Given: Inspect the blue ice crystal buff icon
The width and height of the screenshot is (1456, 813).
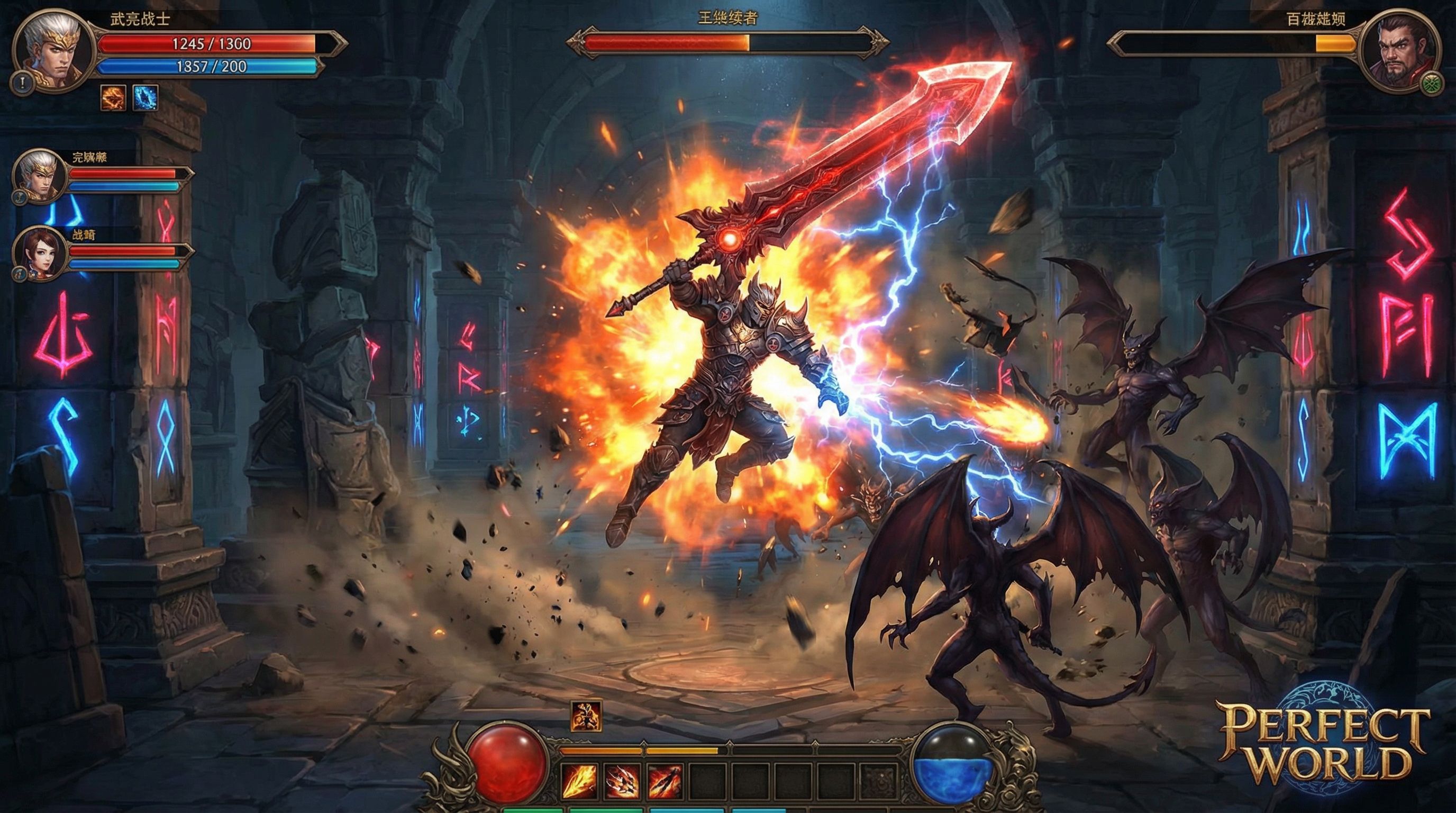Looking at the screenshot, I should 145,98.
